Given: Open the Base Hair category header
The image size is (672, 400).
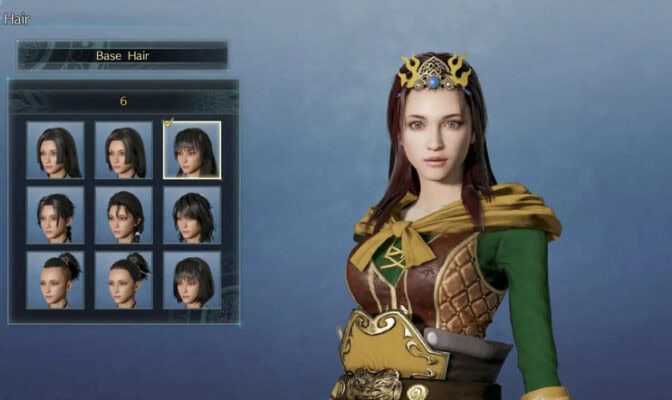Looking at the screenshot, I should [x=123, y=55].
